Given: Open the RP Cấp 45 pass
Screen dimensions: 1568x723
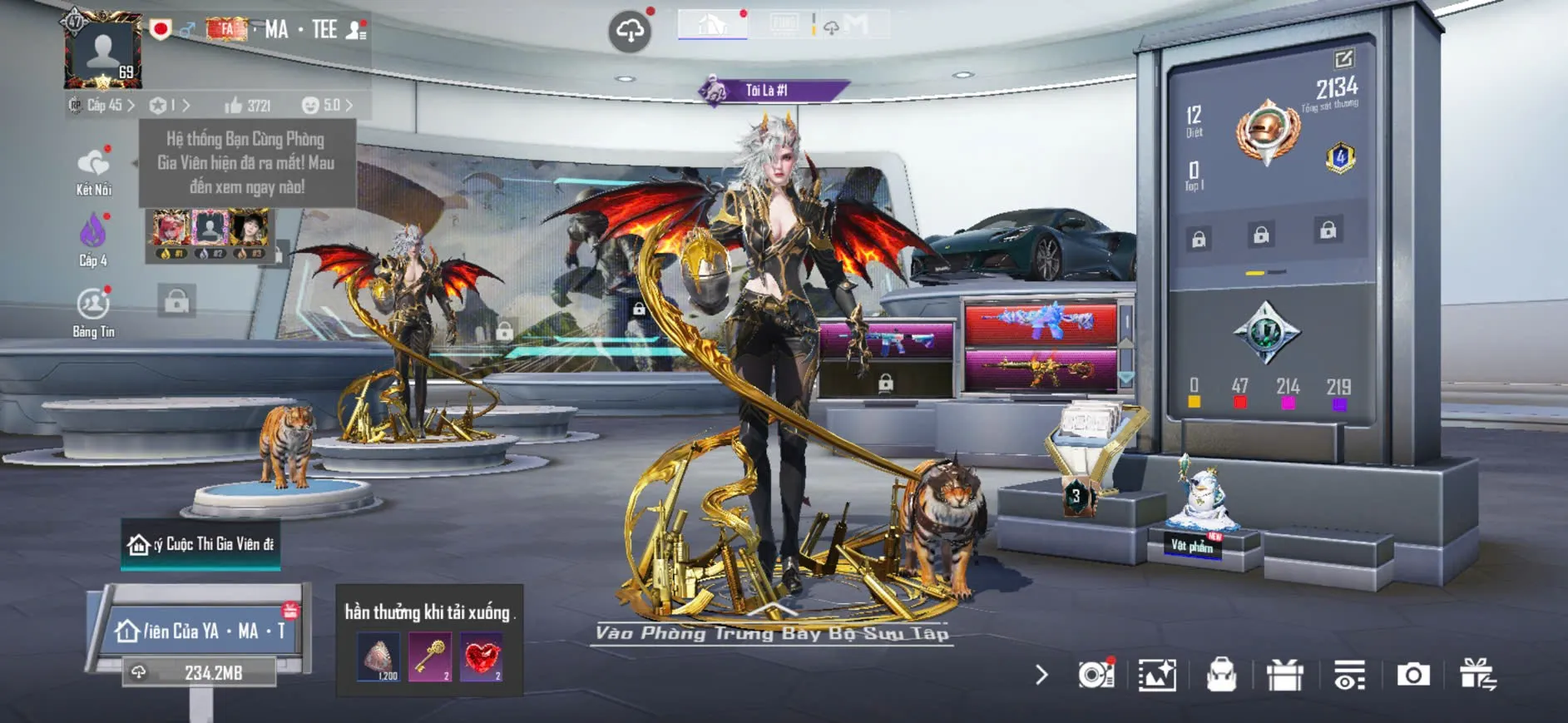Looking at the screenshot, I should click(102, 106).
